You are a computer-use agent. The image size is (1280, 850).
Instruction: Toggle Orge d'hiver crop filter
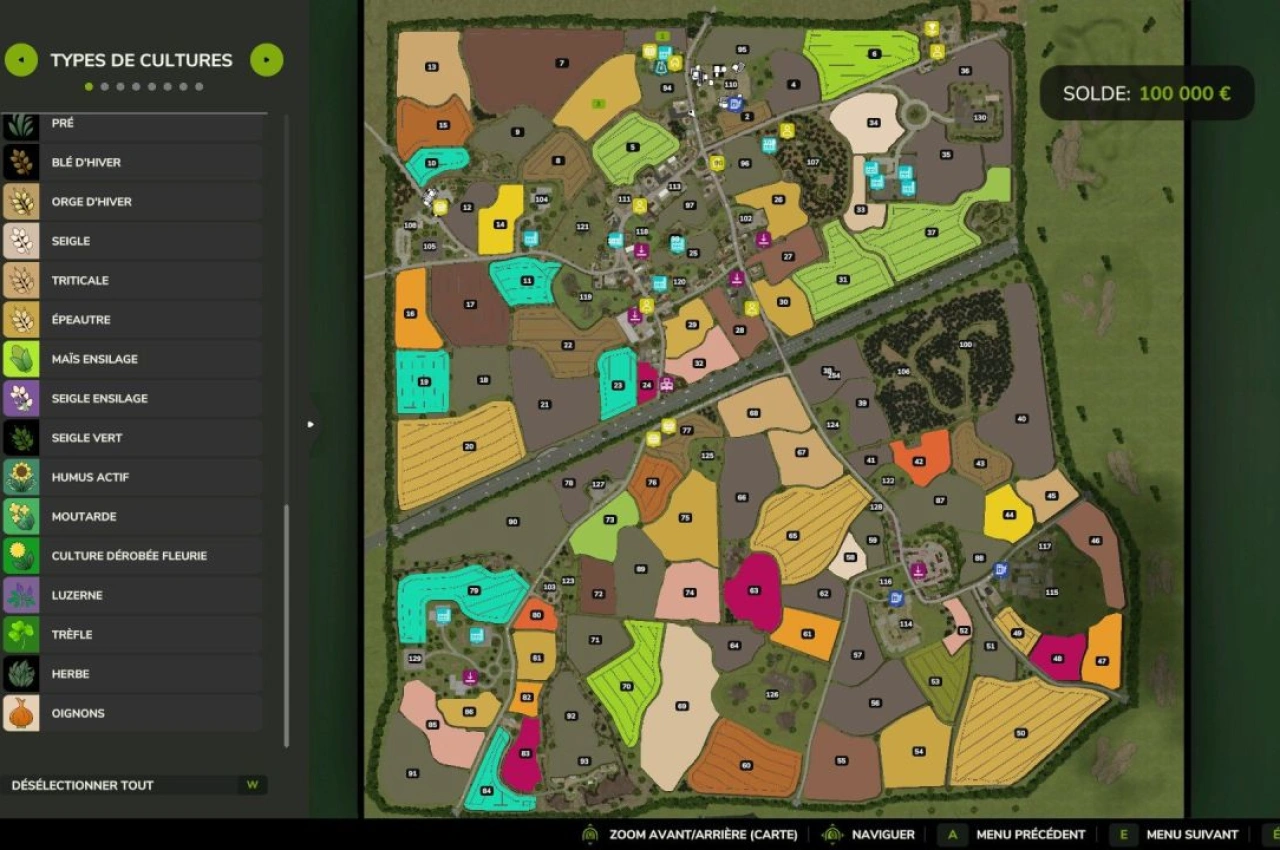(x=132, y=202)
